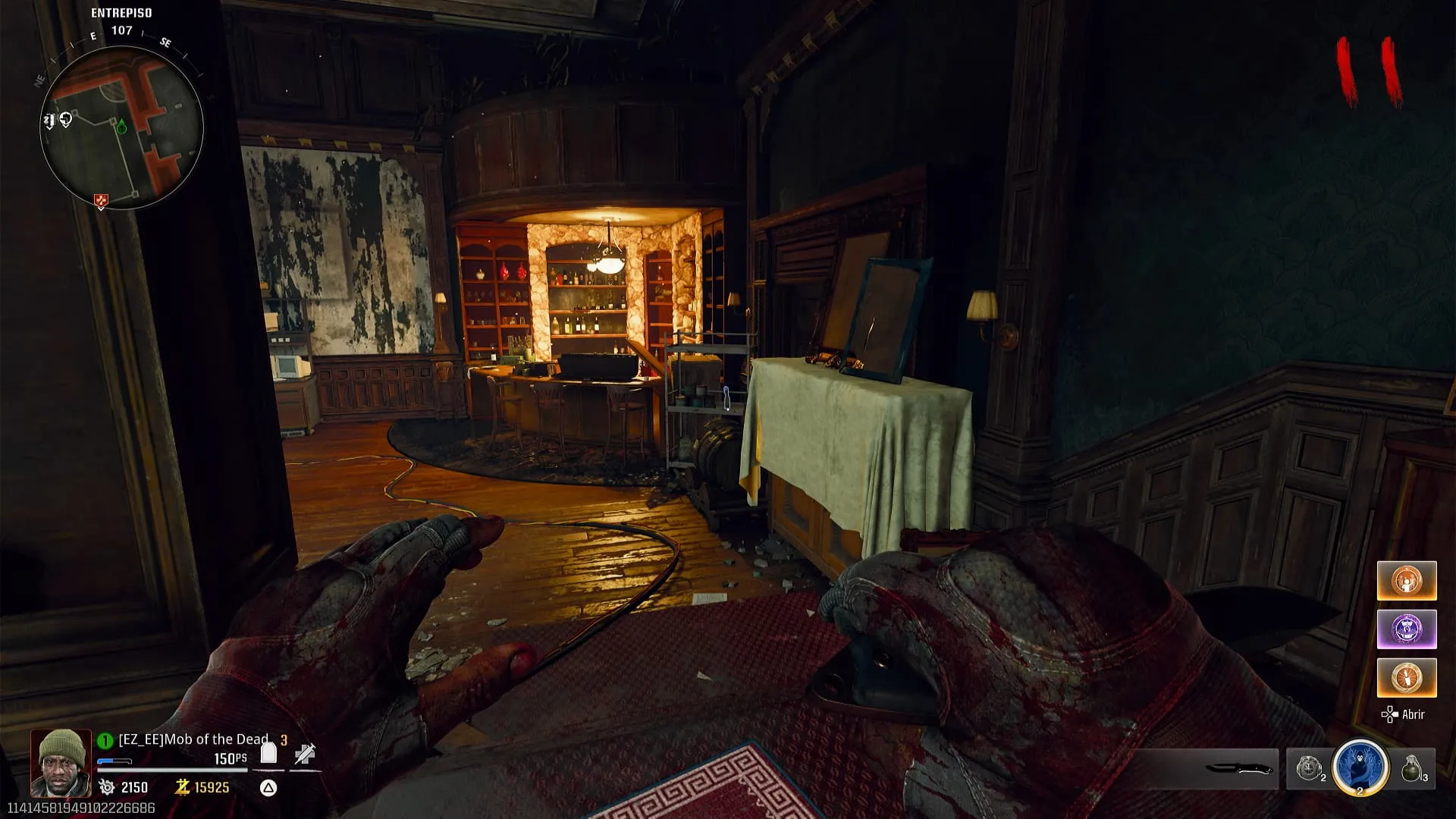
Task: Select the top orange GobbleGum slot
Action: 1406,581
